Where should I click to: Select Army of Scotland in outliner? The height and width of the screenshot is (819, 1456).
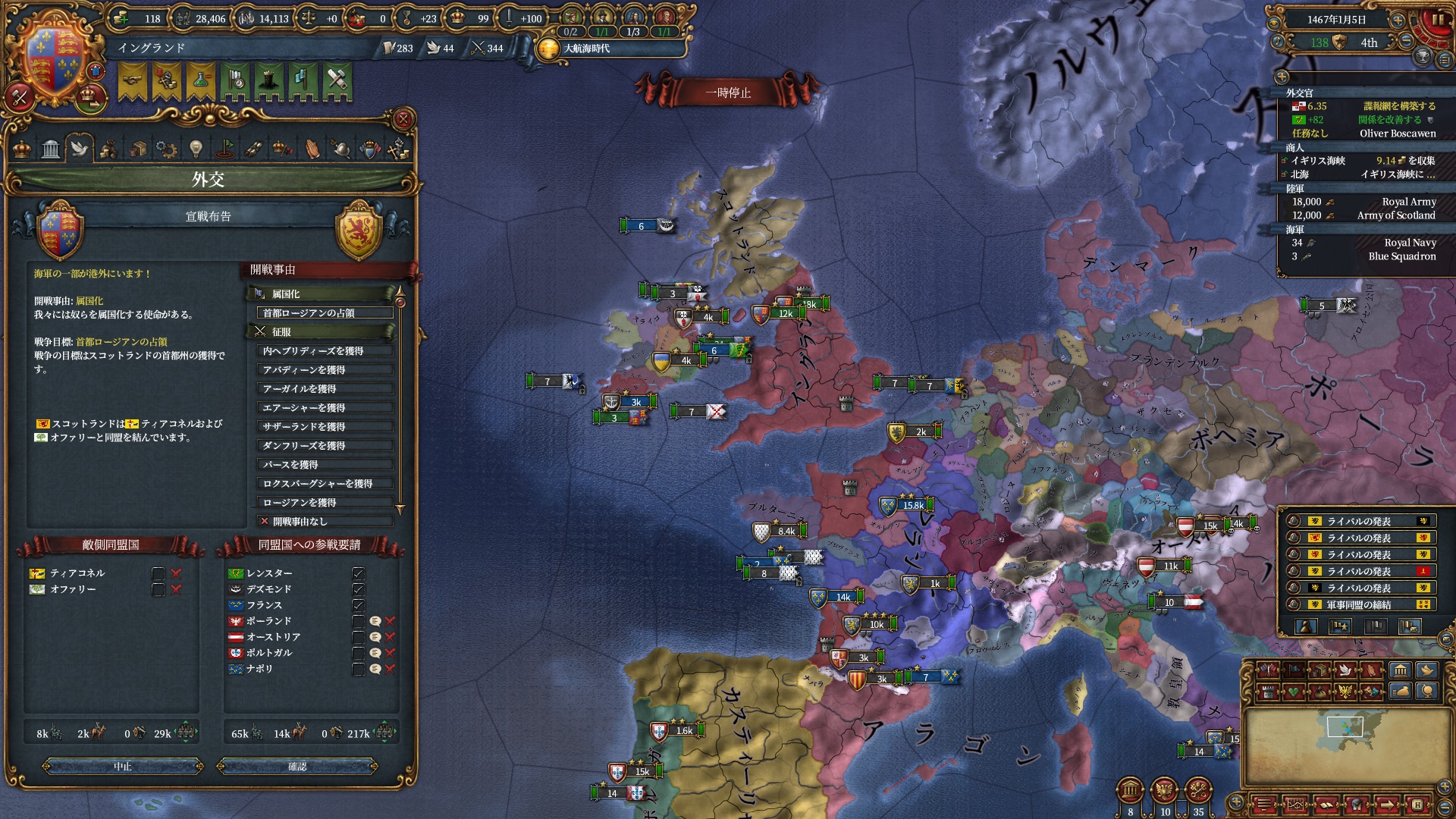click(x=1363, y=215)
